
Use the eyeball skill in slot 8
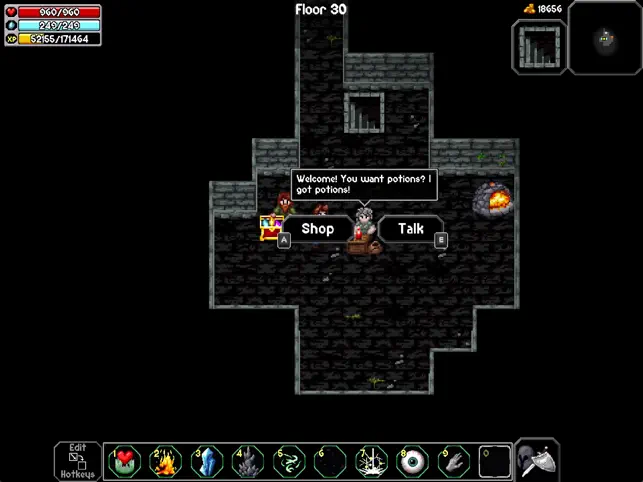[411, 461]
